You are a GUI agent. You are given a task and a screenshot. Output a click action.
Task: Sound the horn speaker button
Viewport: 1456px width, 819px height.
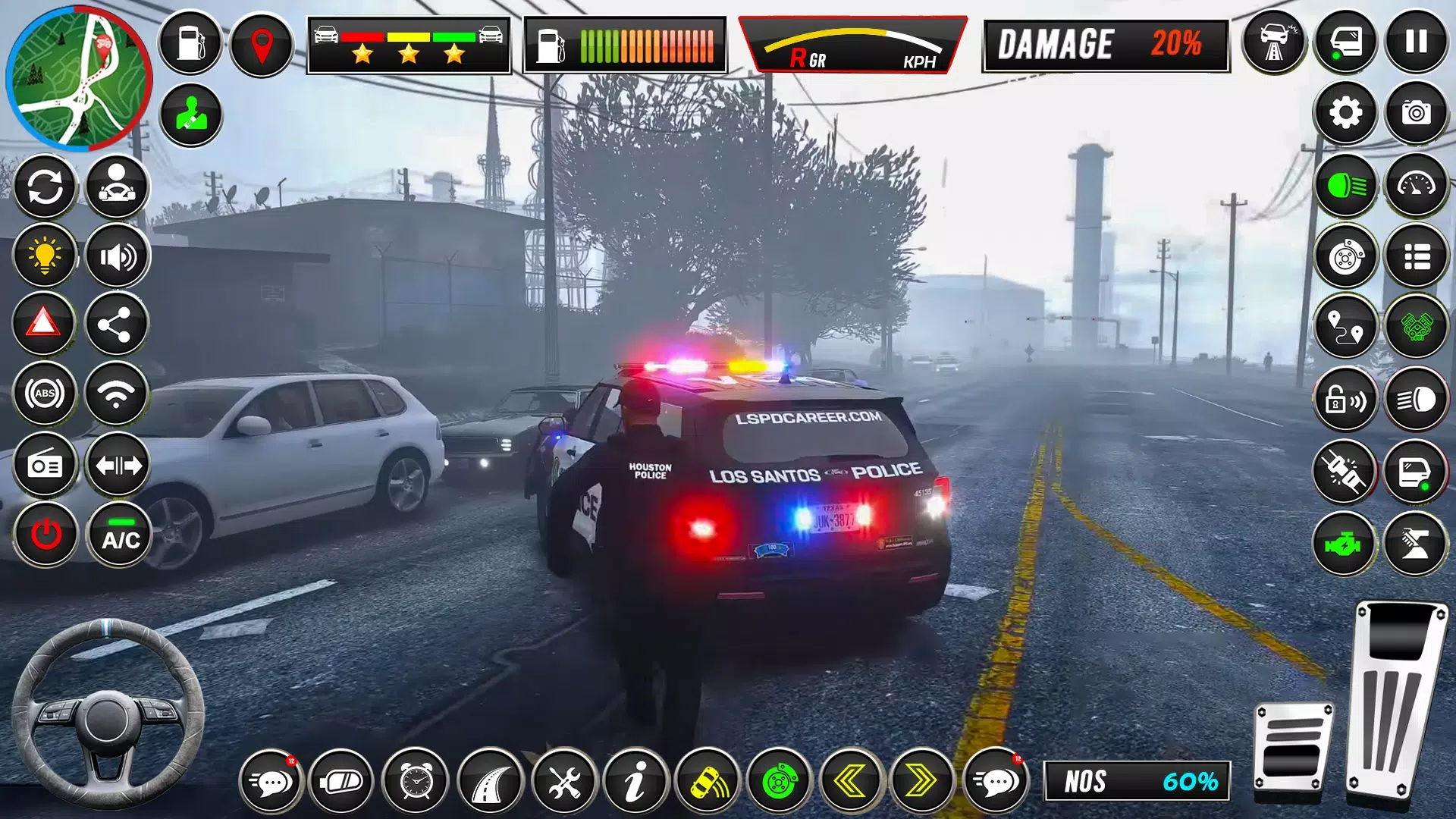(x=118, y=257)
